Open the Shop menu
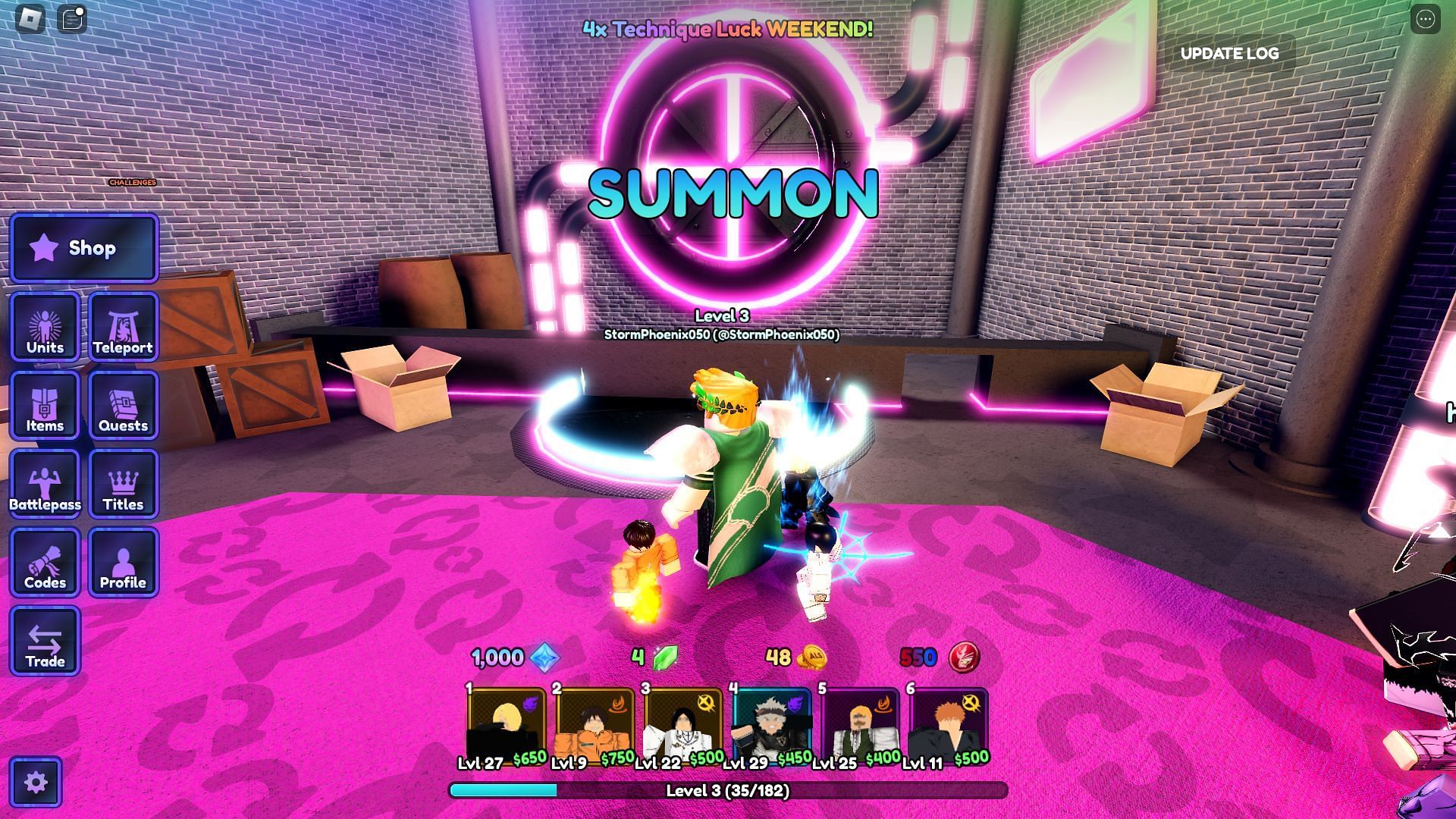 [x=83, y=248]
